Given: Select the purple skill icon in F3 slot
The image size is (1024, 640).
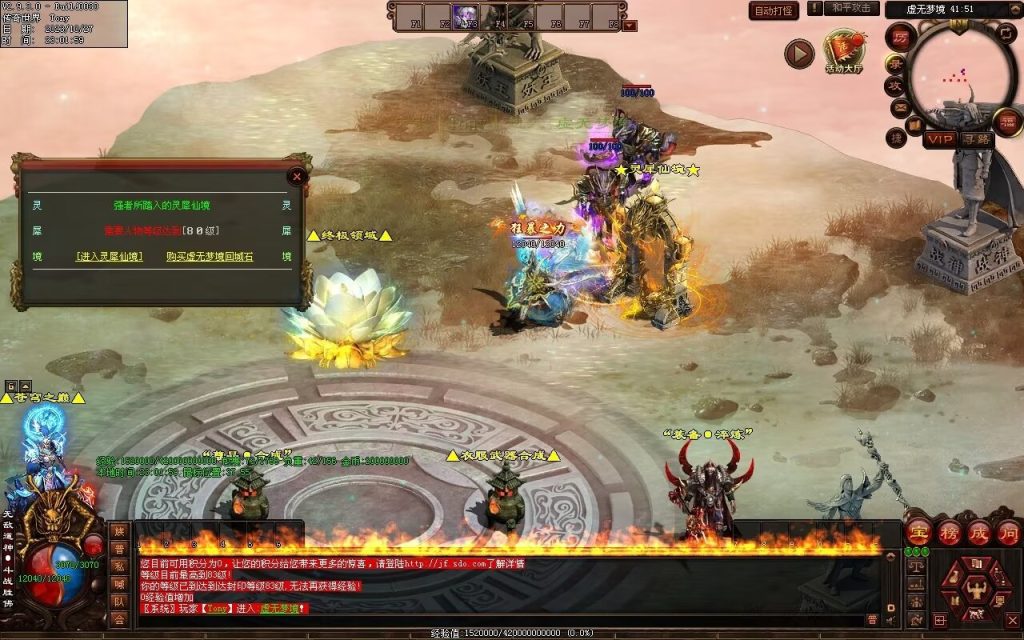Looking at the screenshot, I should click(466, 17).
